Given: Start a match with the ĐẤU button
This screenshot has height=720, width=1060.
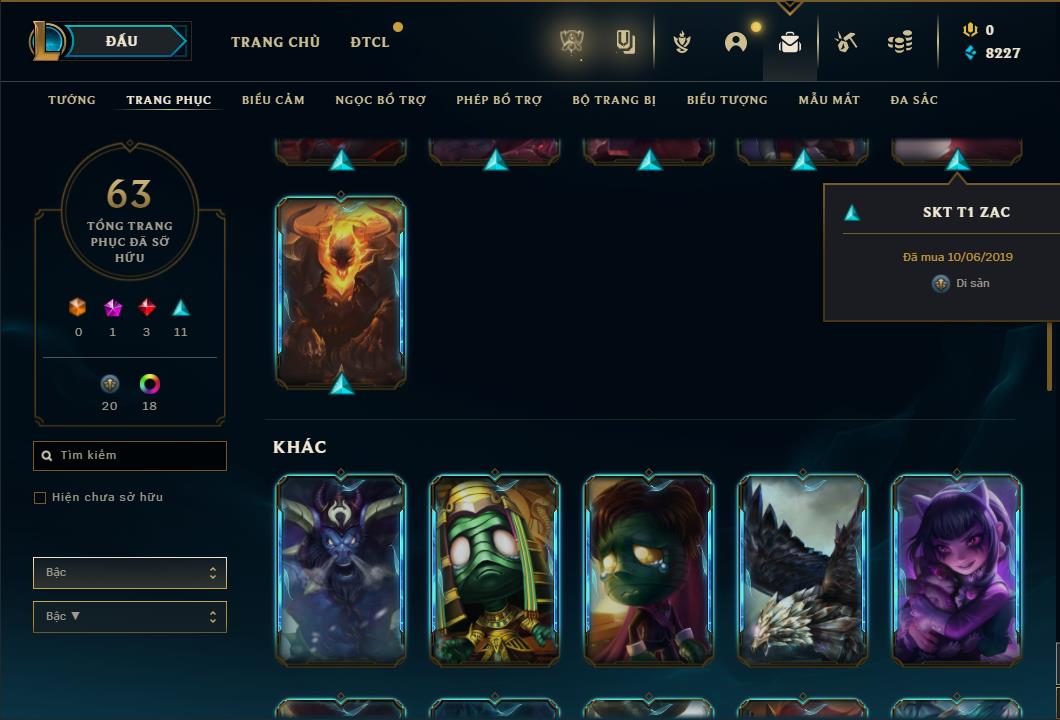Looking at the screenshot, I should (x=122, y=41).
